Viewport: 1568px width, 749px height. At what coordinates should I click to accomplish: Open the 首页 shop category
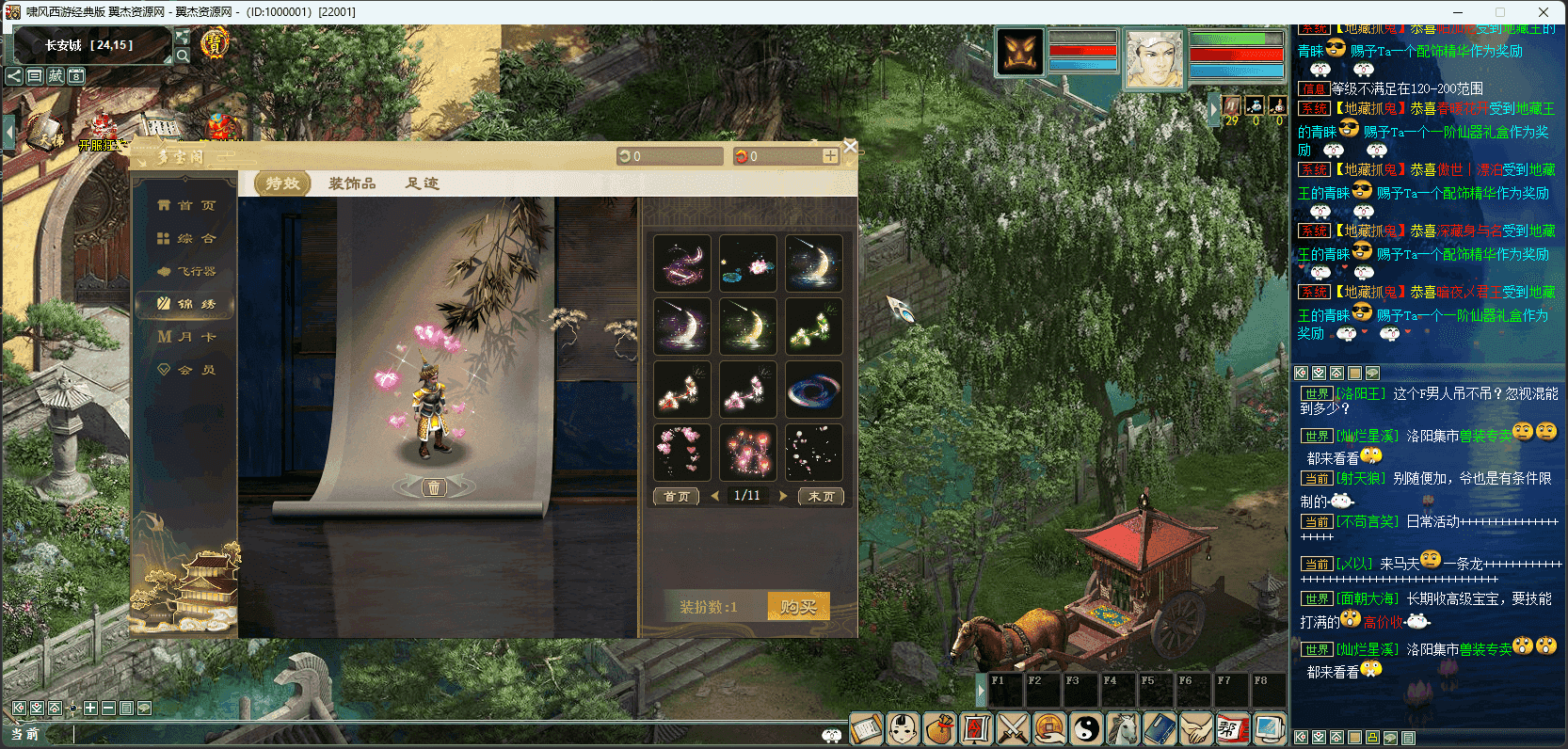[x=187, y=205]
